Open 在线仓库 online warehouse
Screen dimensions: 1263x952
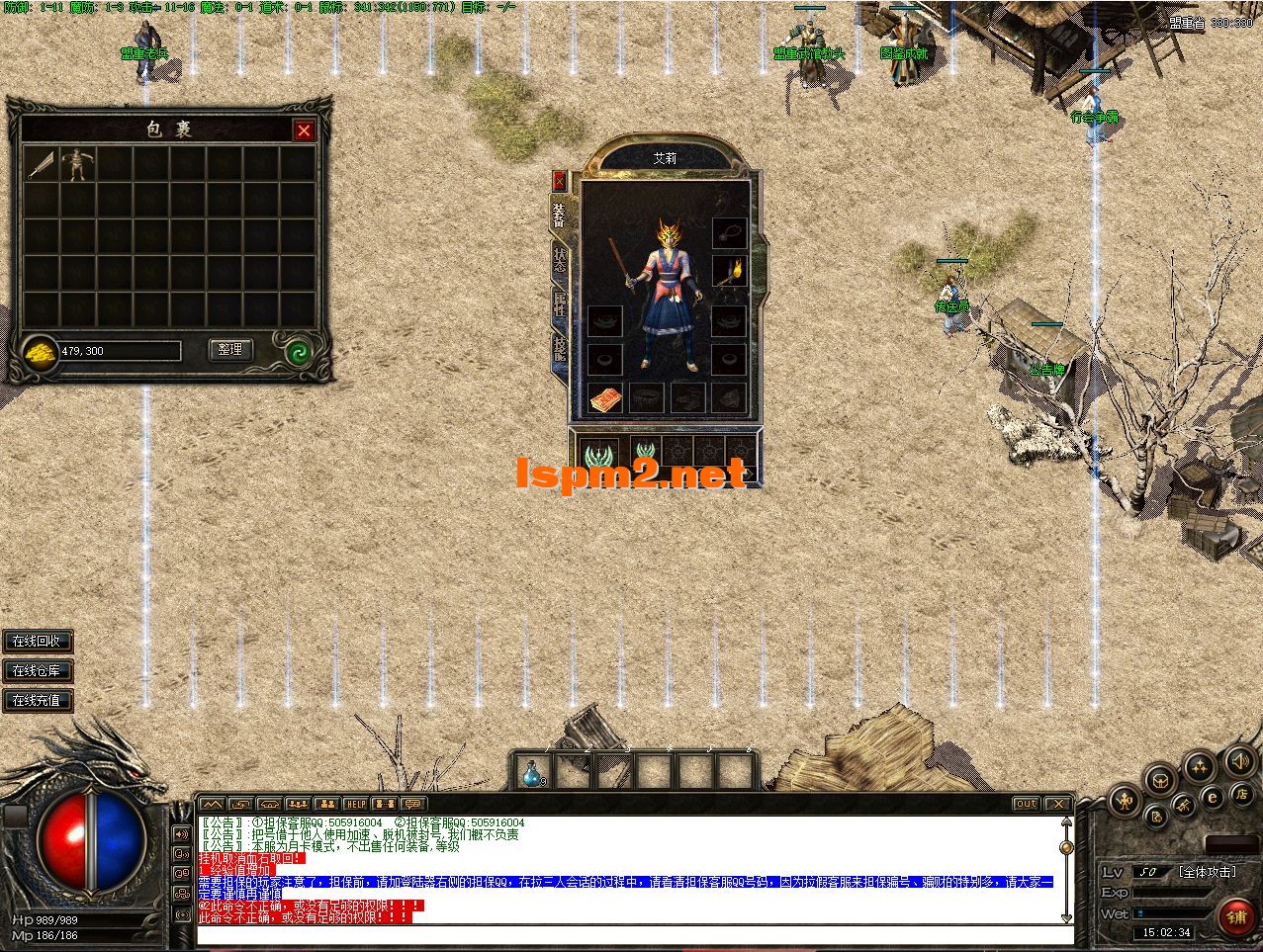(38, 671)
